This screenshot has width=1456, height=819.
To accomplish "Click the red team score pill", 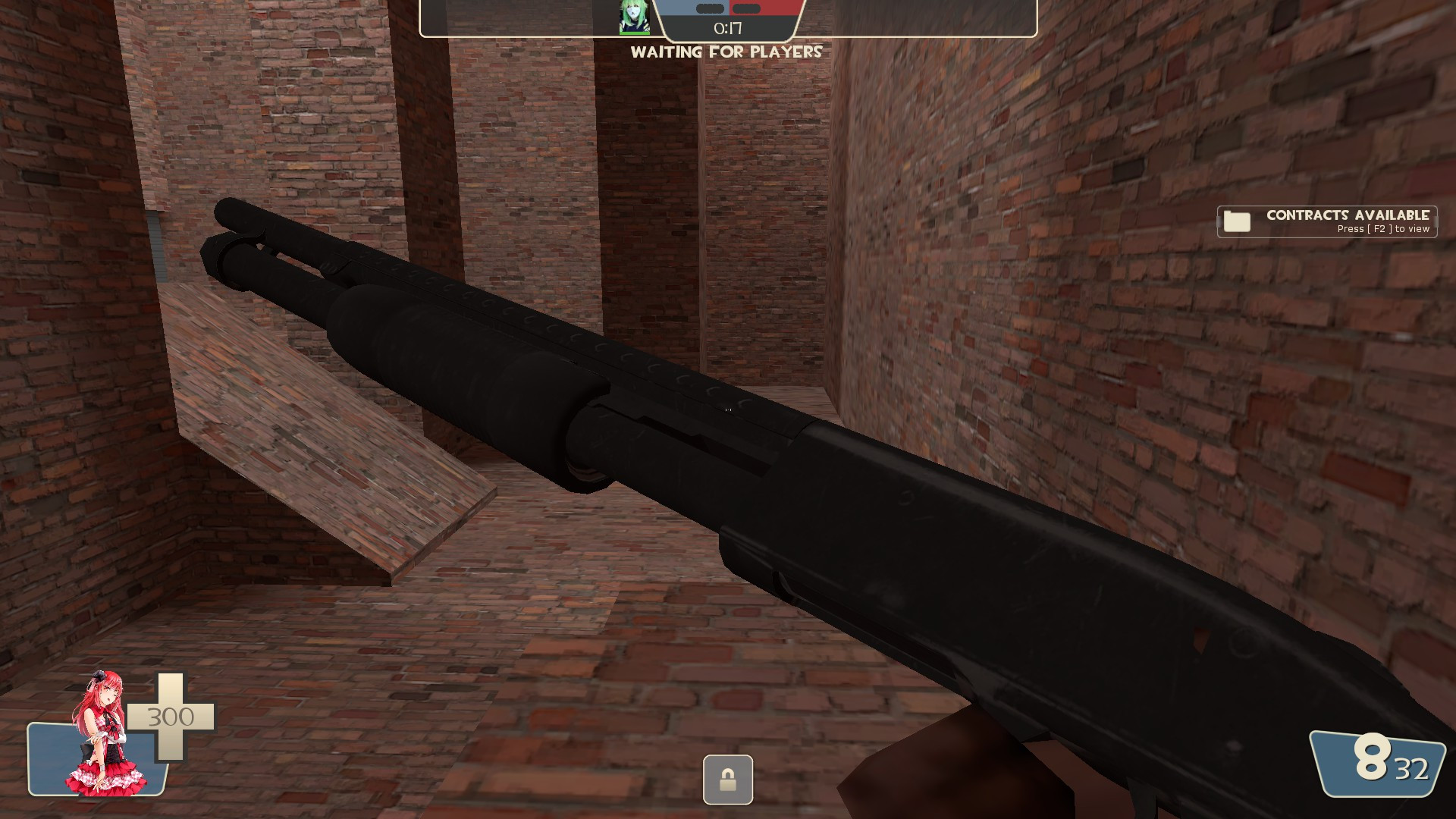I will pos(745,10).
